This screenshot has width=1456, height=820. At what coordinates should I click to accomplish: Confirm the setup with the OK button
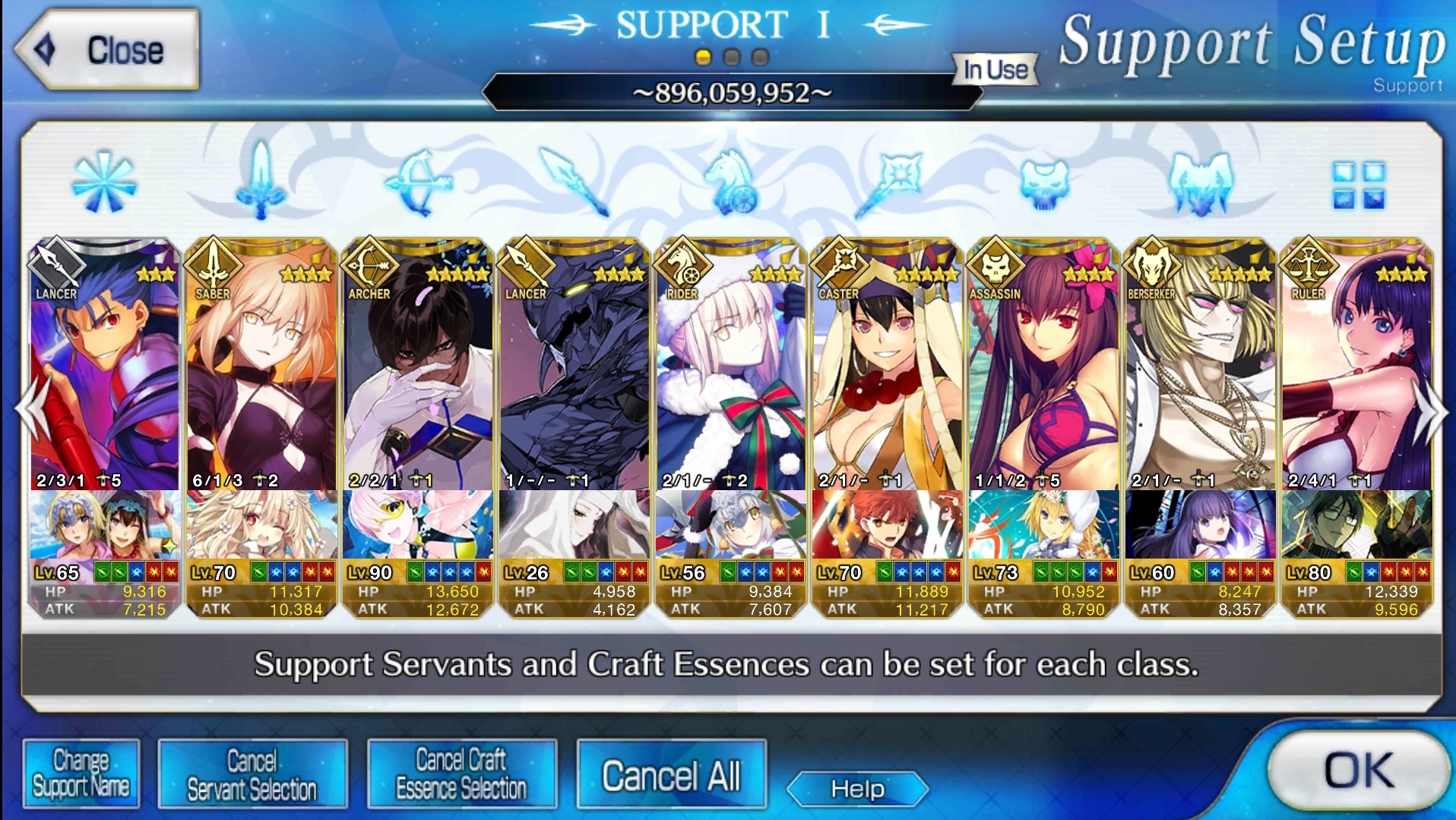point(1357,771)
